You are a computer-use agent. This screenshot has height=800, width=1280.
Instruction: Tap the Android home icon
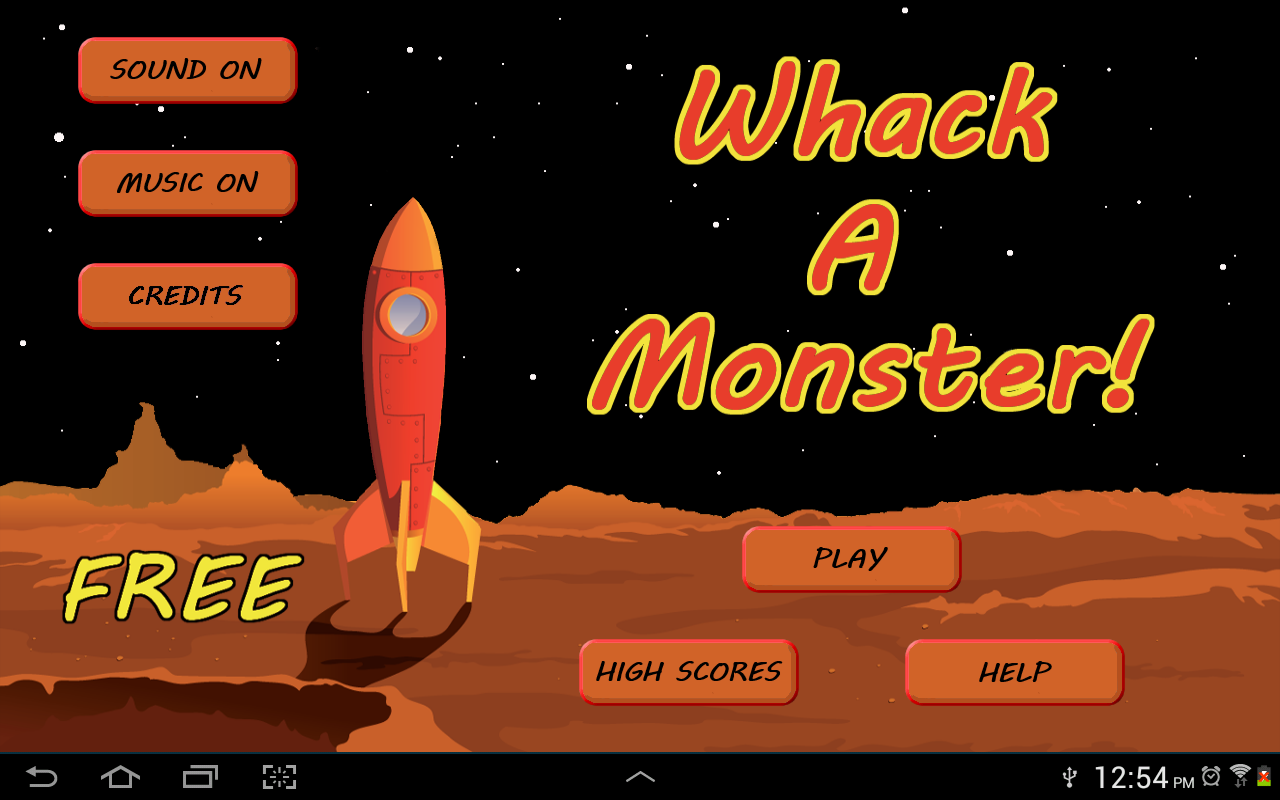tap(119, 777)
